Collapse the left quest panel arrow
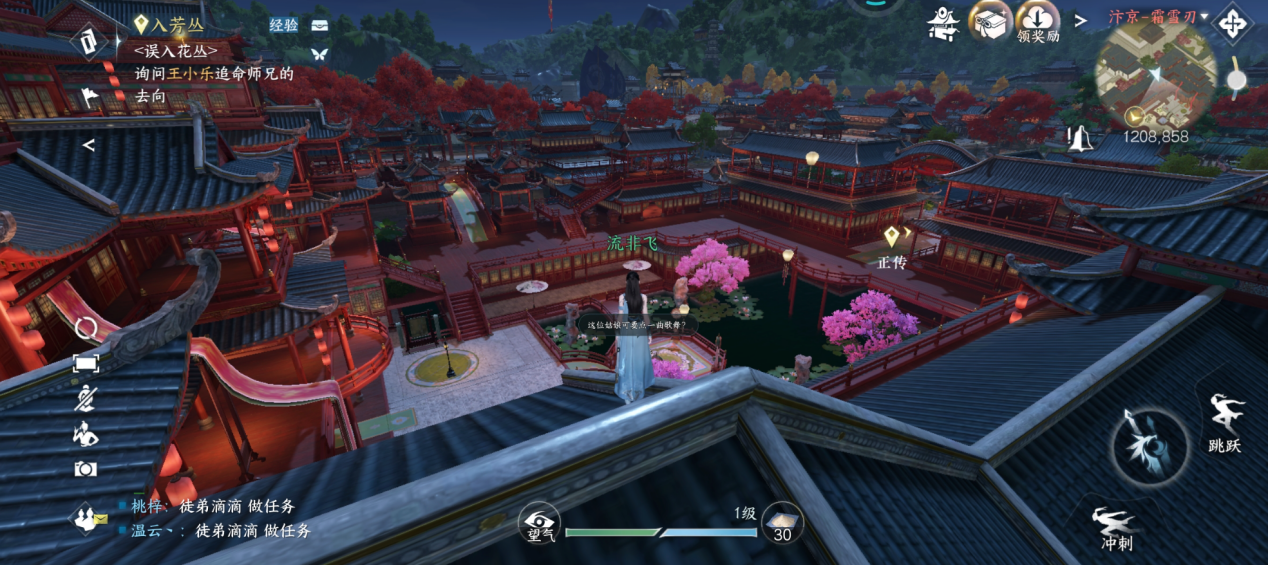The height and width of the screenshot is (565, 1268). pos(88,145)
